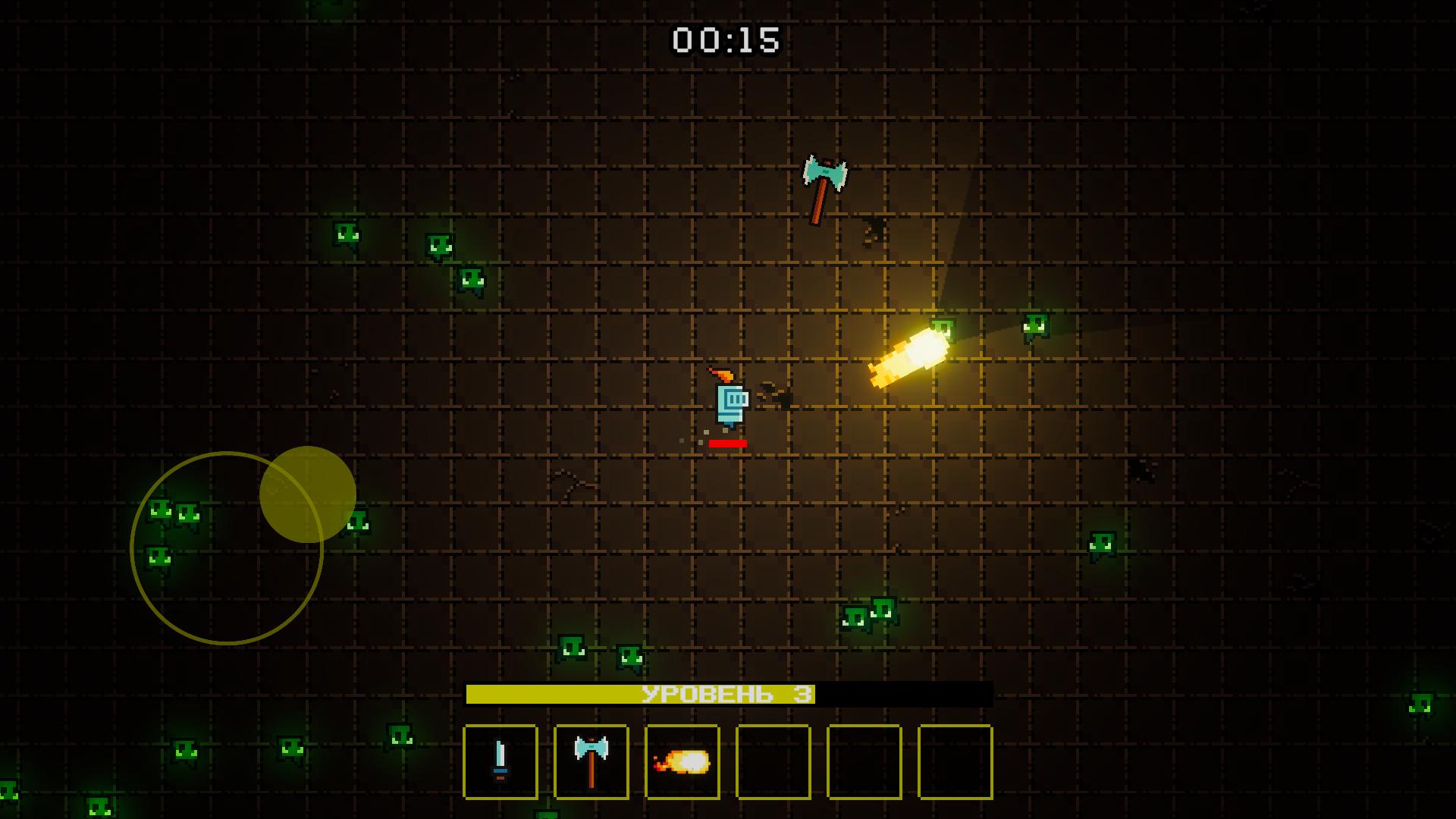1456x819 pixels.
Task: Click the last empty weapon slot
Action: click(x=955, y=762)
